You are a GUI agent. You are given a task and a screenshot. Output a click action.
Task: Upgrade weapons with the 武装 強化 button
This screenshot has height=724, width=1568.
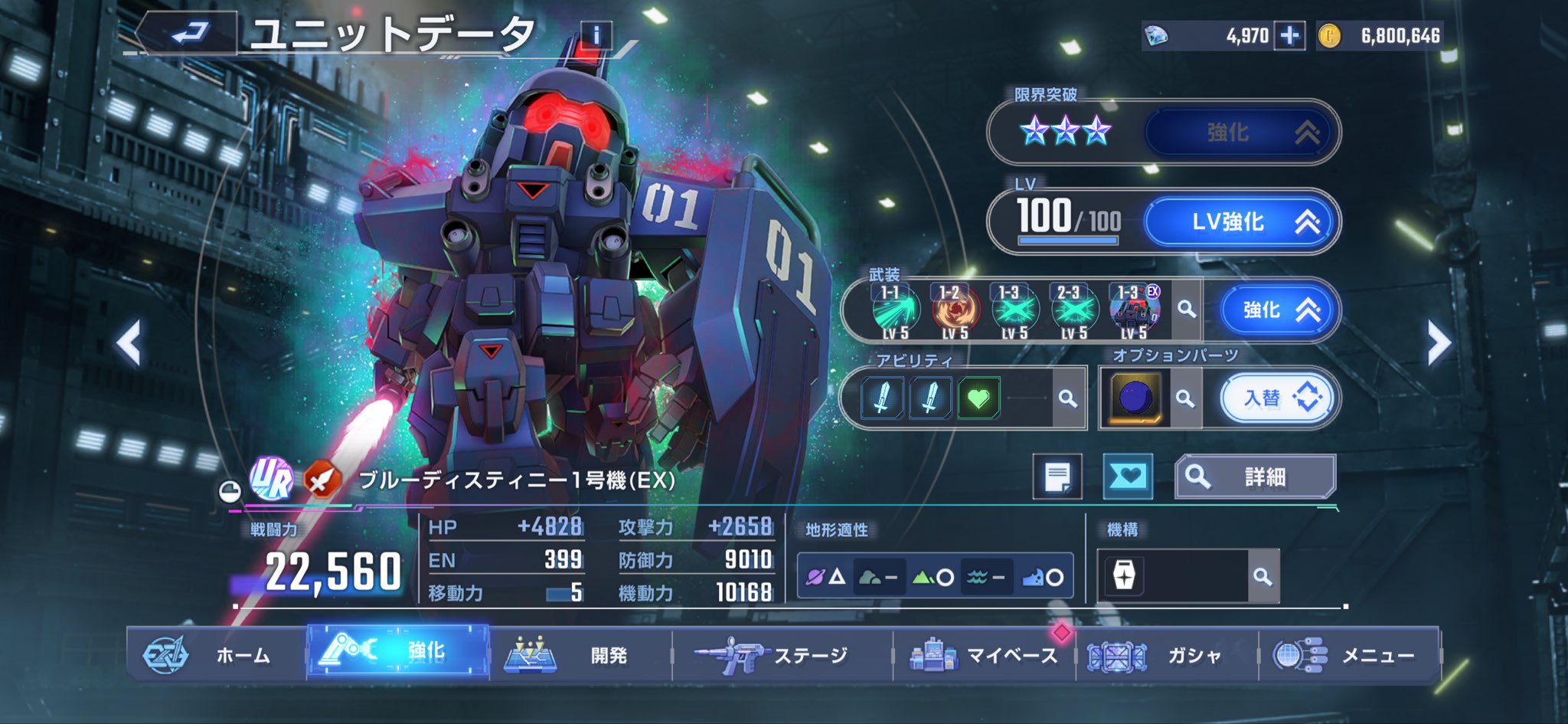[x=1277, y=310]
